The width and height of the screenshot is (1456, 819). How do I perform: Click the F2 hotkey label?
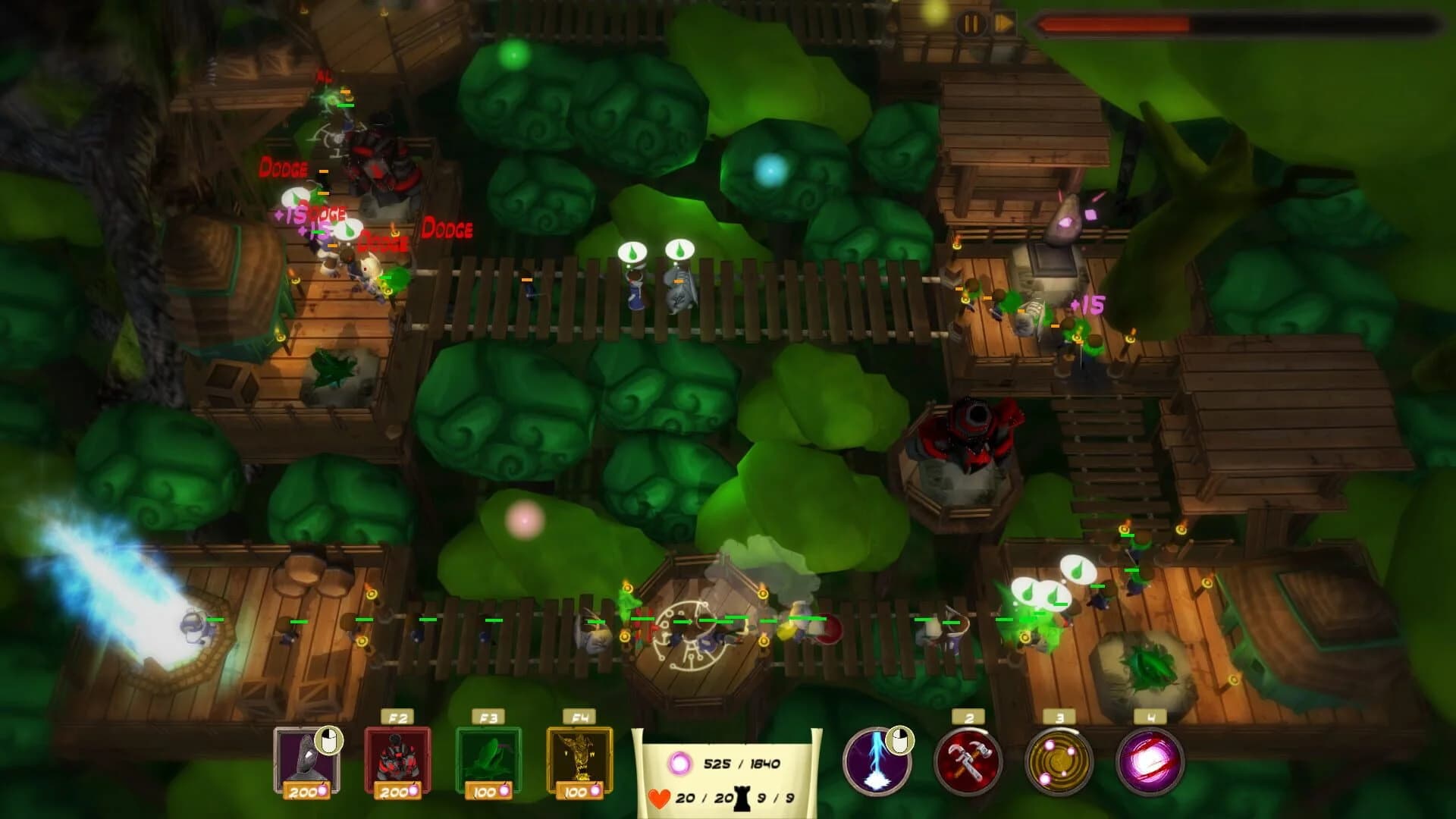[397, 715]
